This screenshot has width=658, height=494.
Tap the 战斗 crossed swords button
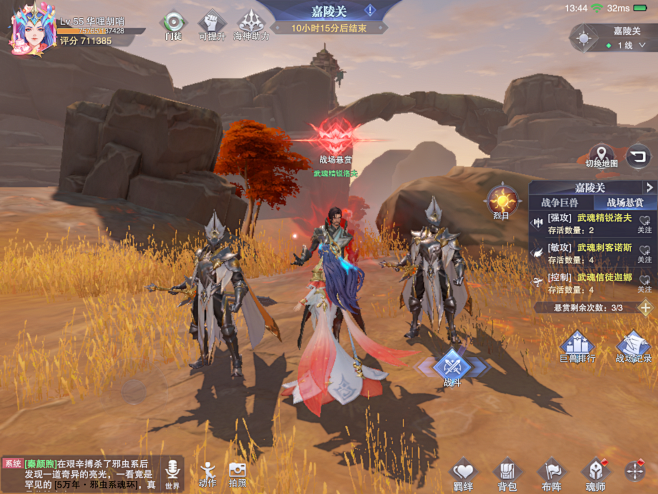pos(452,369)
